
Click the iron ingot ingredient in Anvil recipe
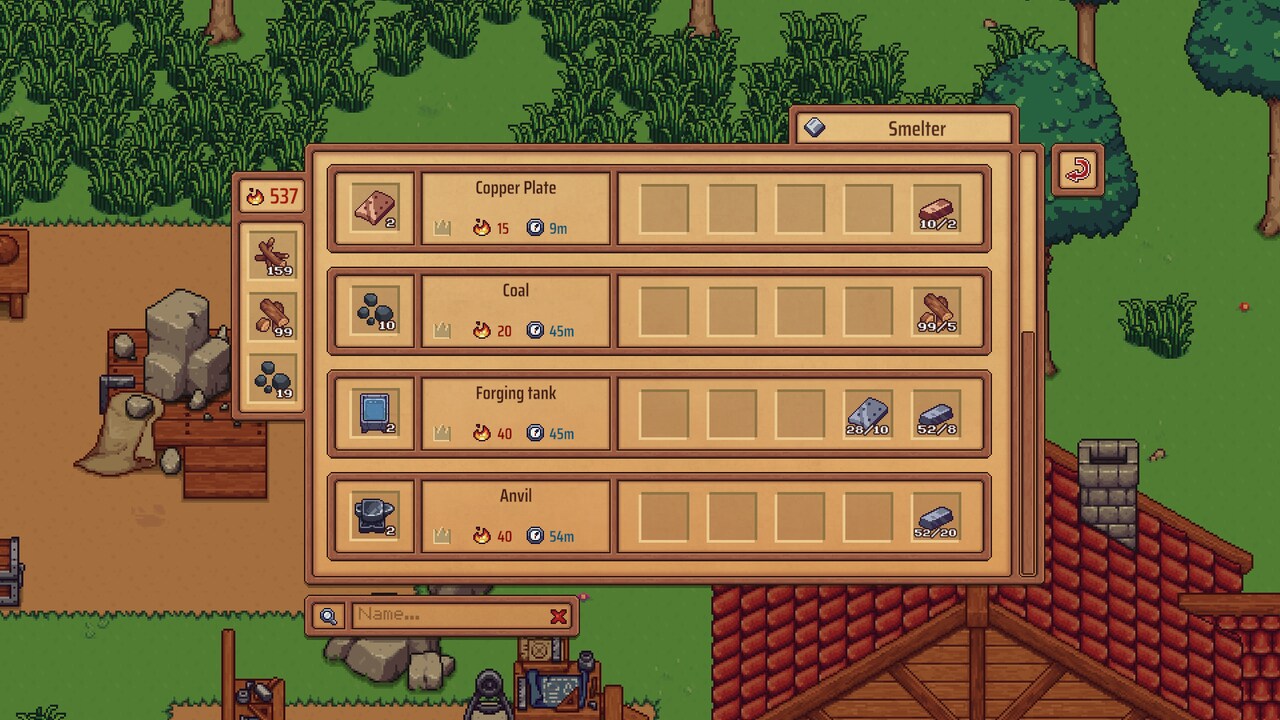coord(936,517)
